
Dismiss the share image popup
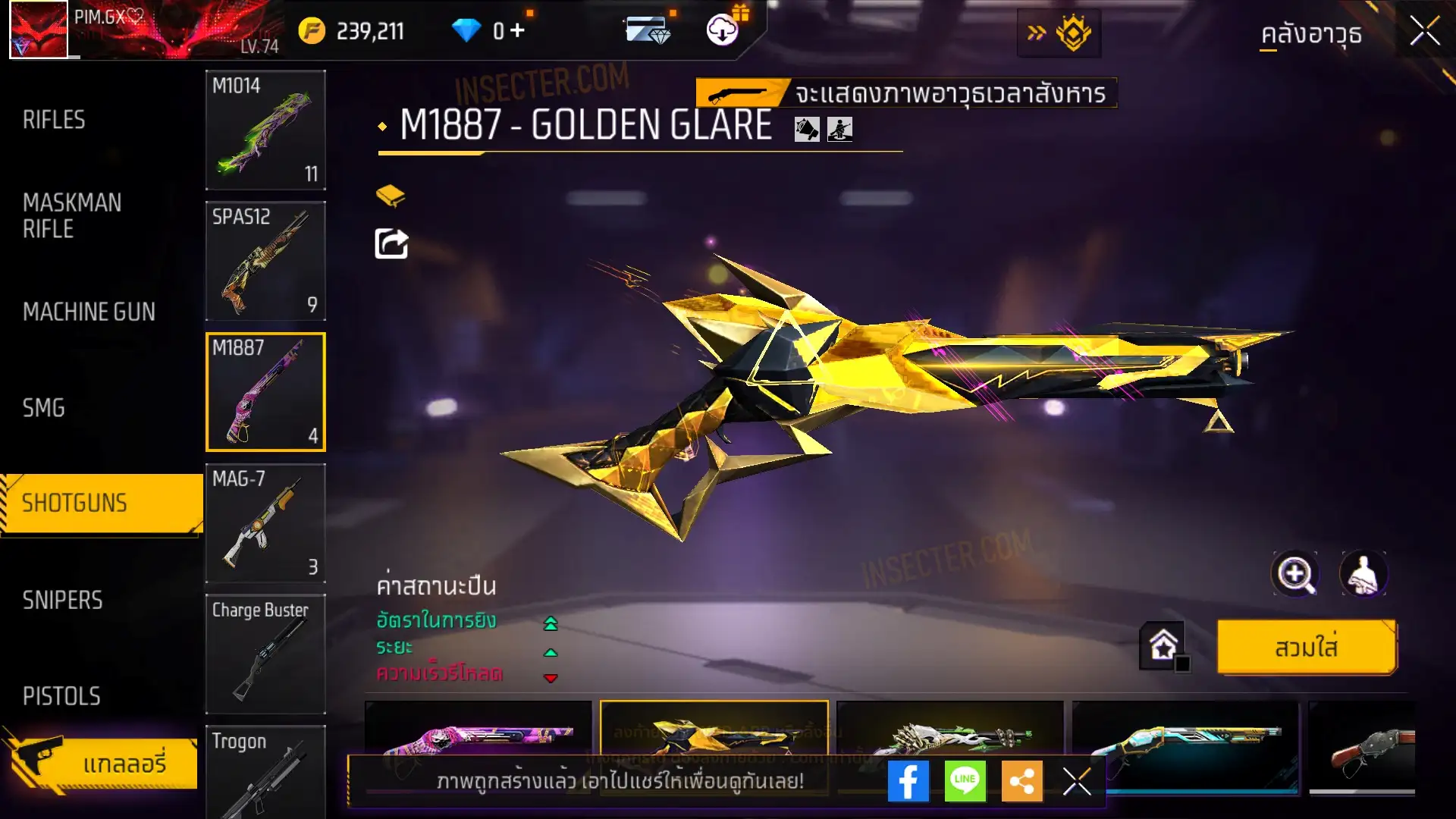[1076, 781]
